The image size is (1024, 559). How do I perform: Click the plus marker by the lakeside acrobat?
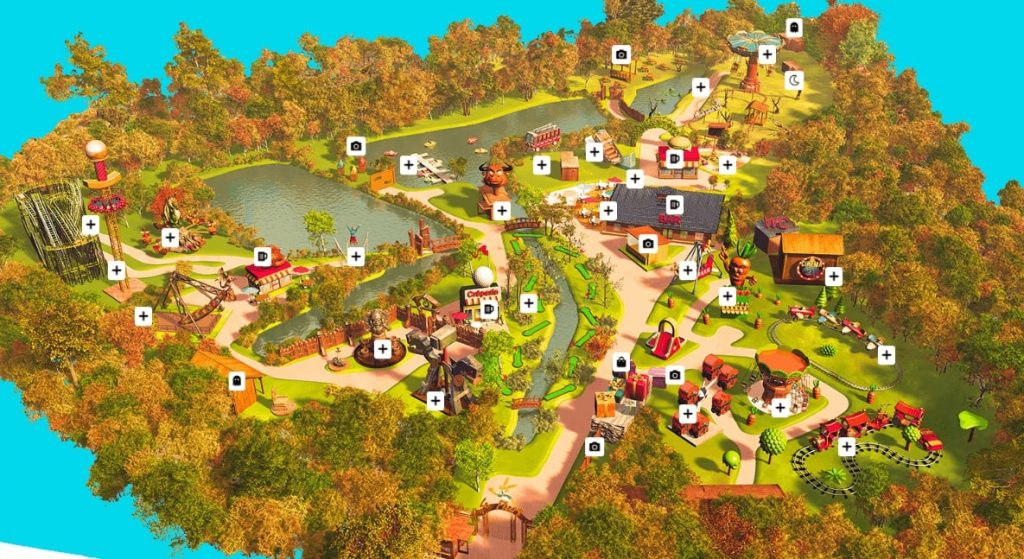(355, 255)
